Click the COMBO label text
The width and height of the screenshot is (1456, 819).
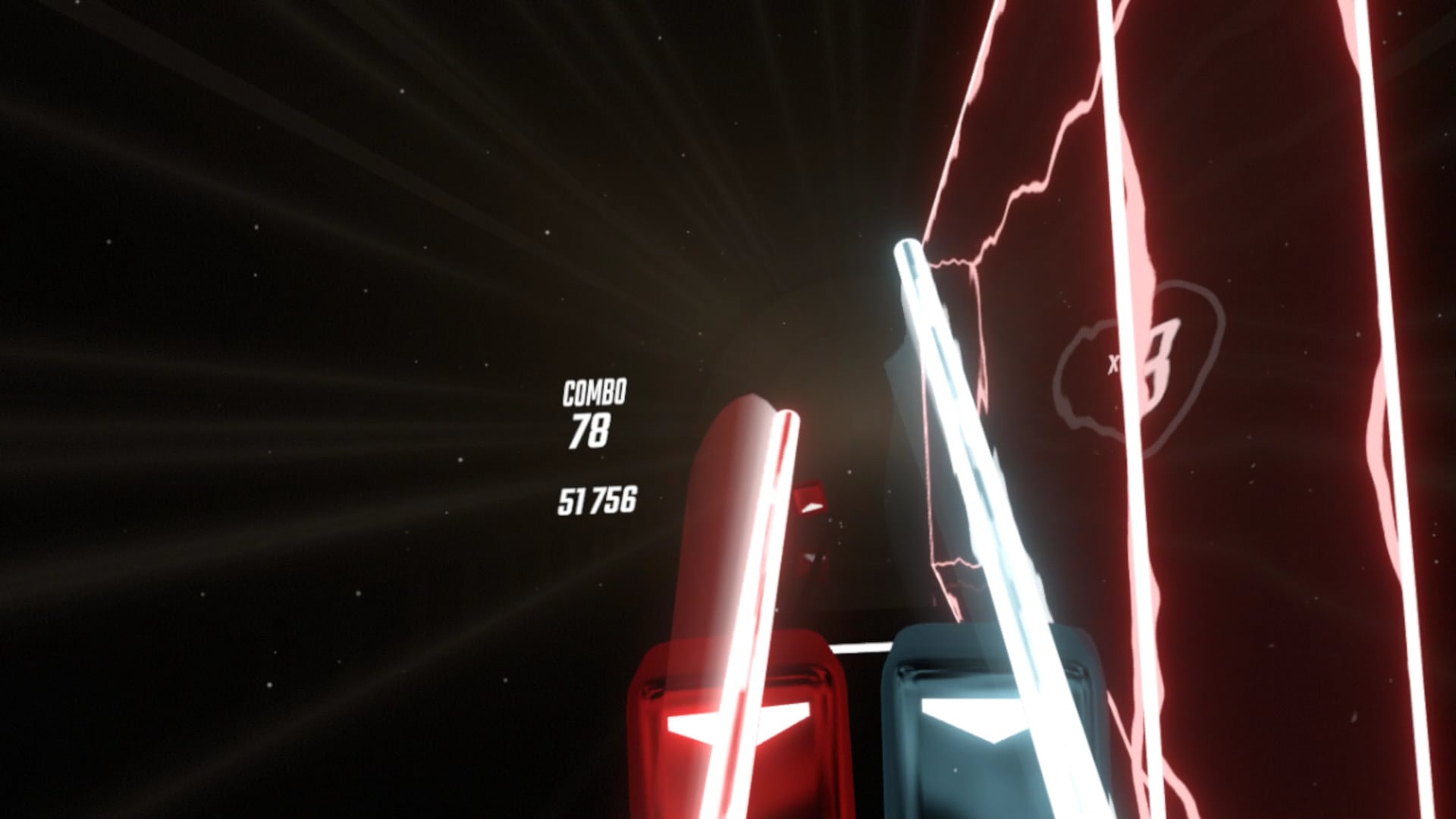tap(594, 393)
